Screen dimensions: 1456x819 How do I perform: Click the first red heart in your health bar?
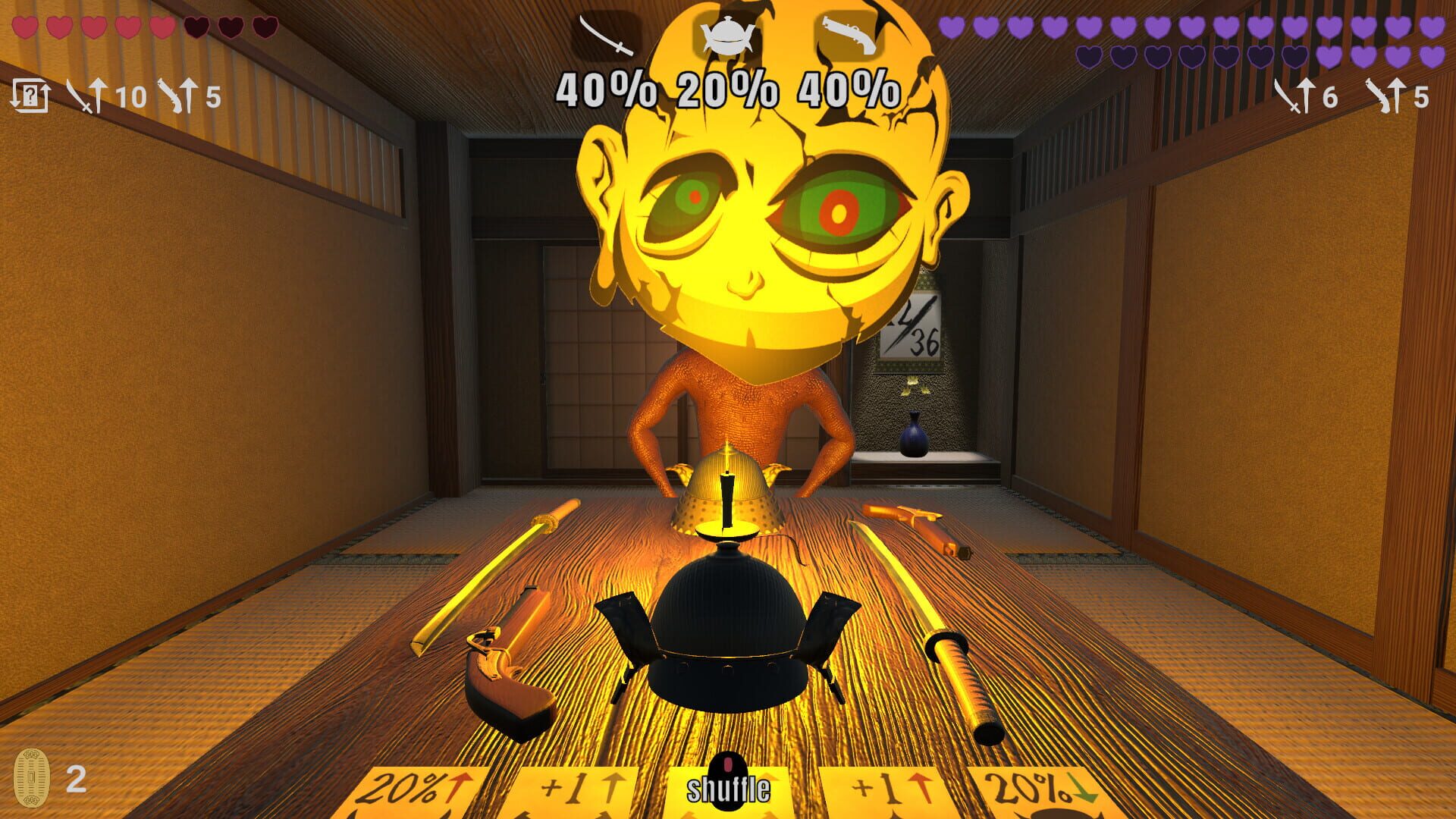pyautogui.click(x=24, y=29)
